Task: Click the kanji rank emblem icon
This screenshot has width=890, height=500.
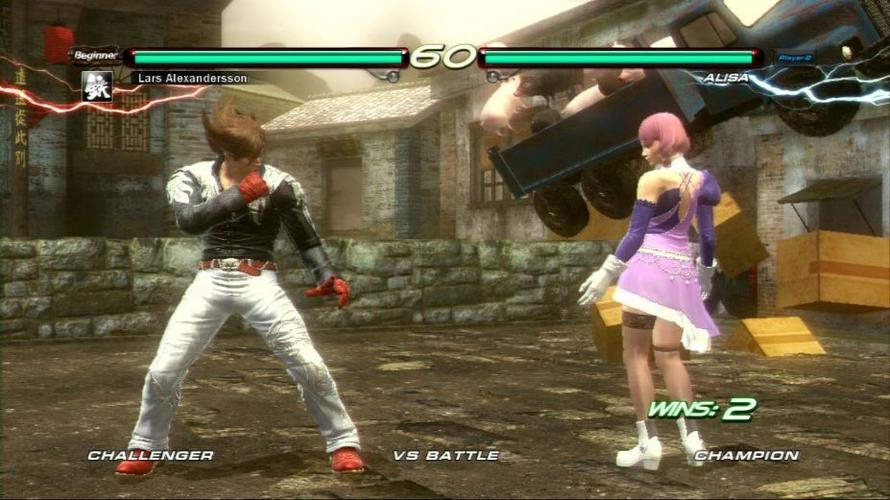Action: click(x=97, y=86)
